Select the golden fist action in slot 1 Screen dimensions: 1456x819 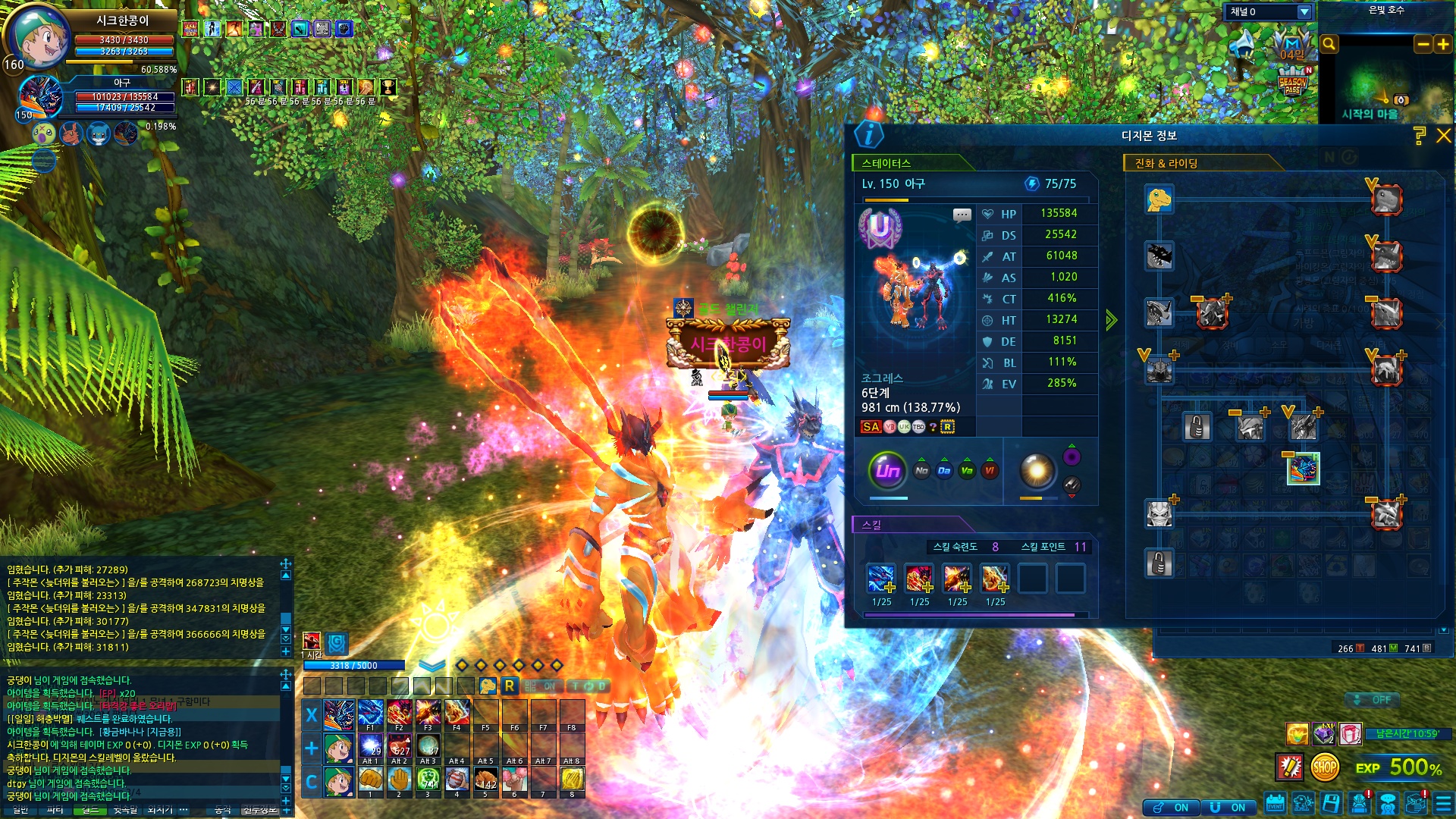pos(371,780)
